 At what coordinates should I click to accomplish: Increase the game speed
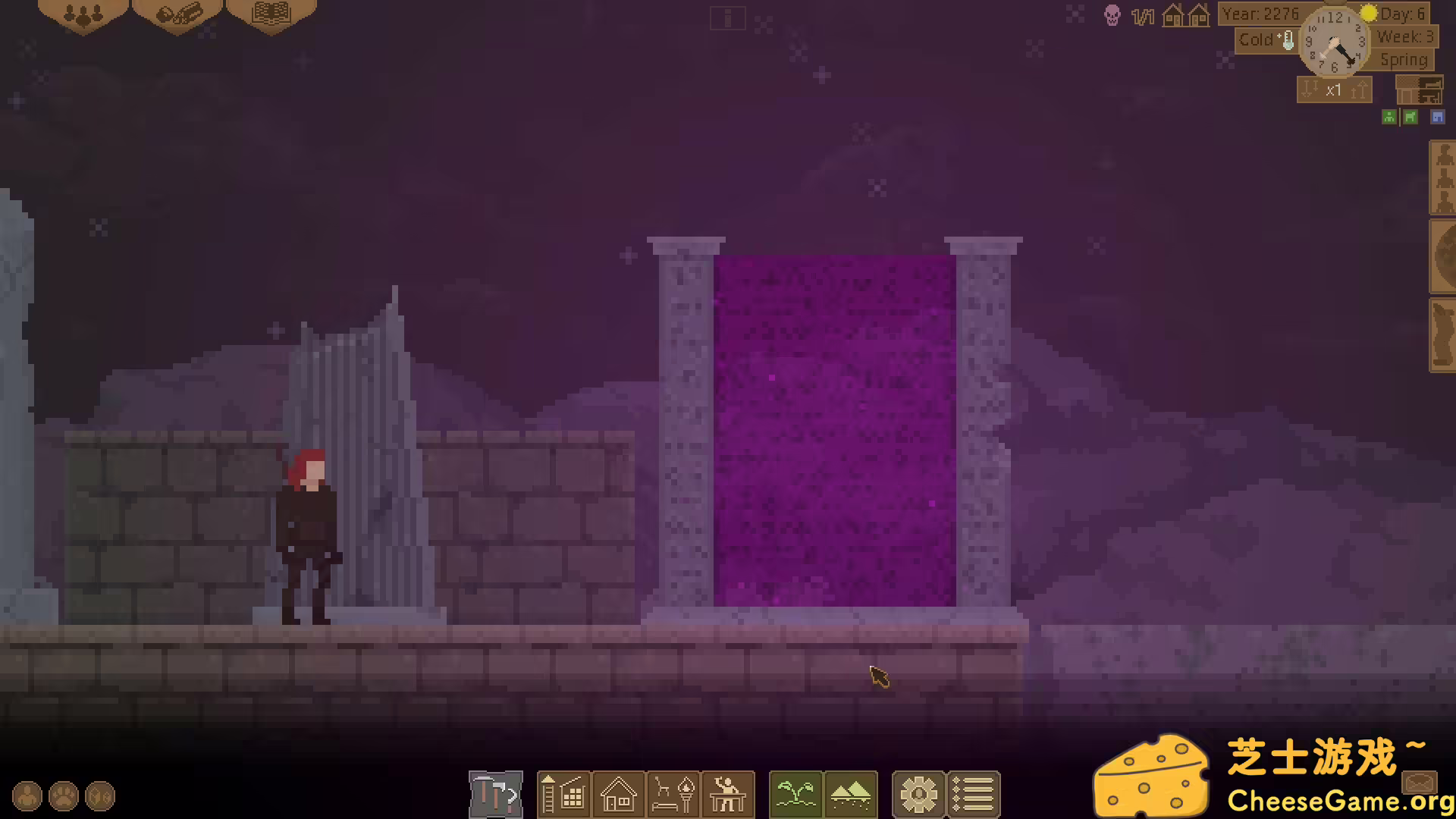1358,89
